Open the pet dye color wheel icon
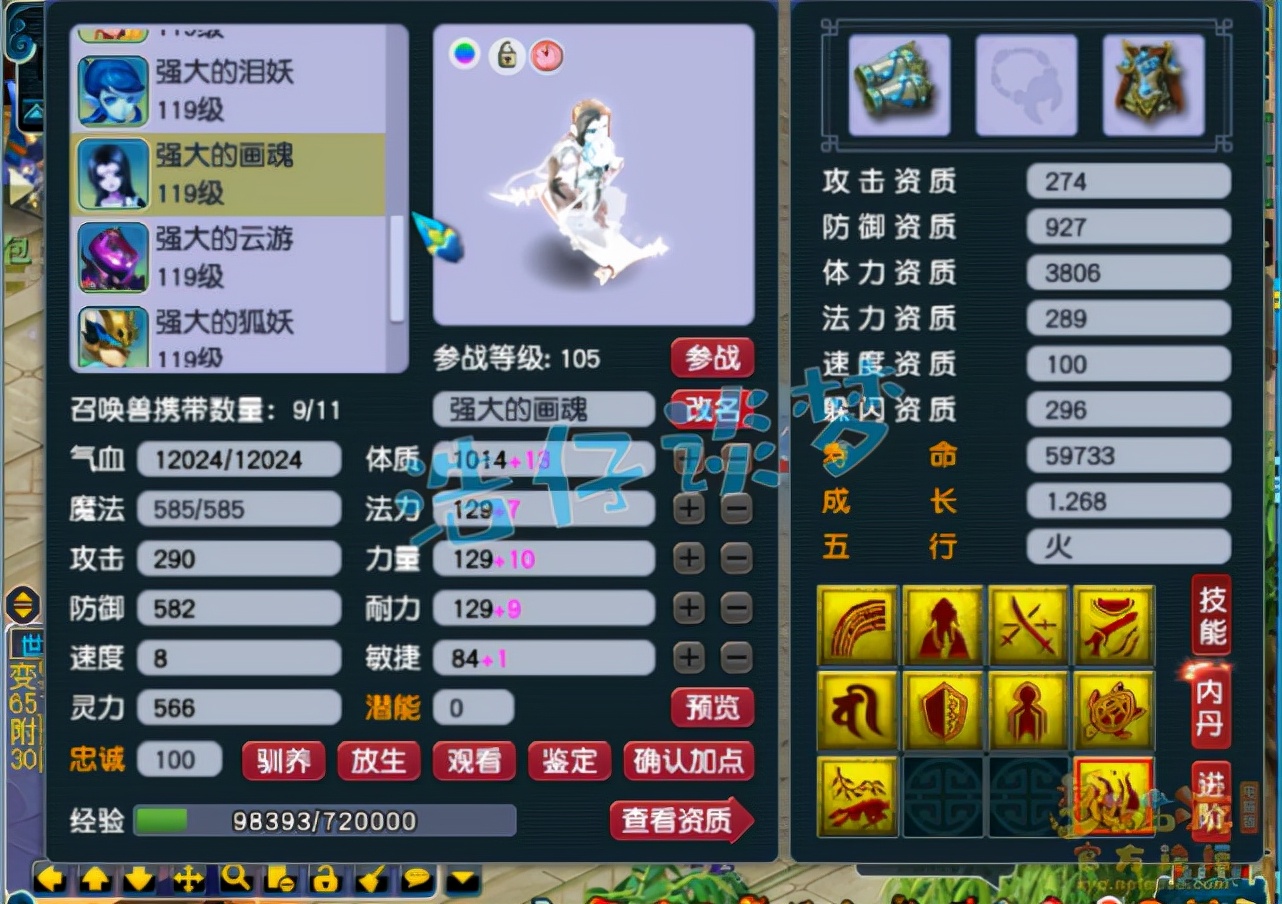The image size is (1282, 904). click(464, 56)
